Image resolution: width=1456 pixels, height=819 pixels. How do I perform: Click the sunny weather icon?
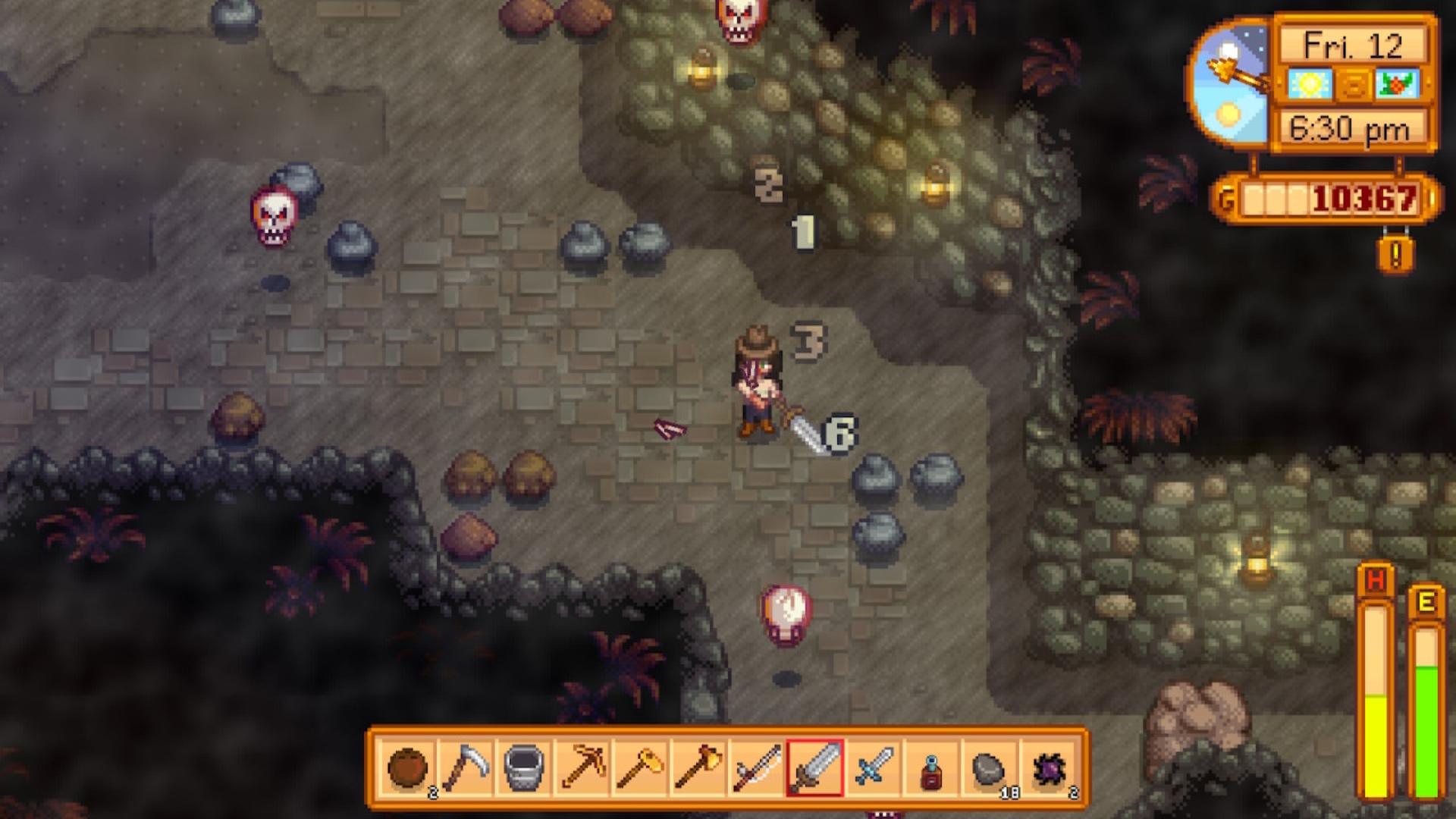click(x=1310, y=83)
